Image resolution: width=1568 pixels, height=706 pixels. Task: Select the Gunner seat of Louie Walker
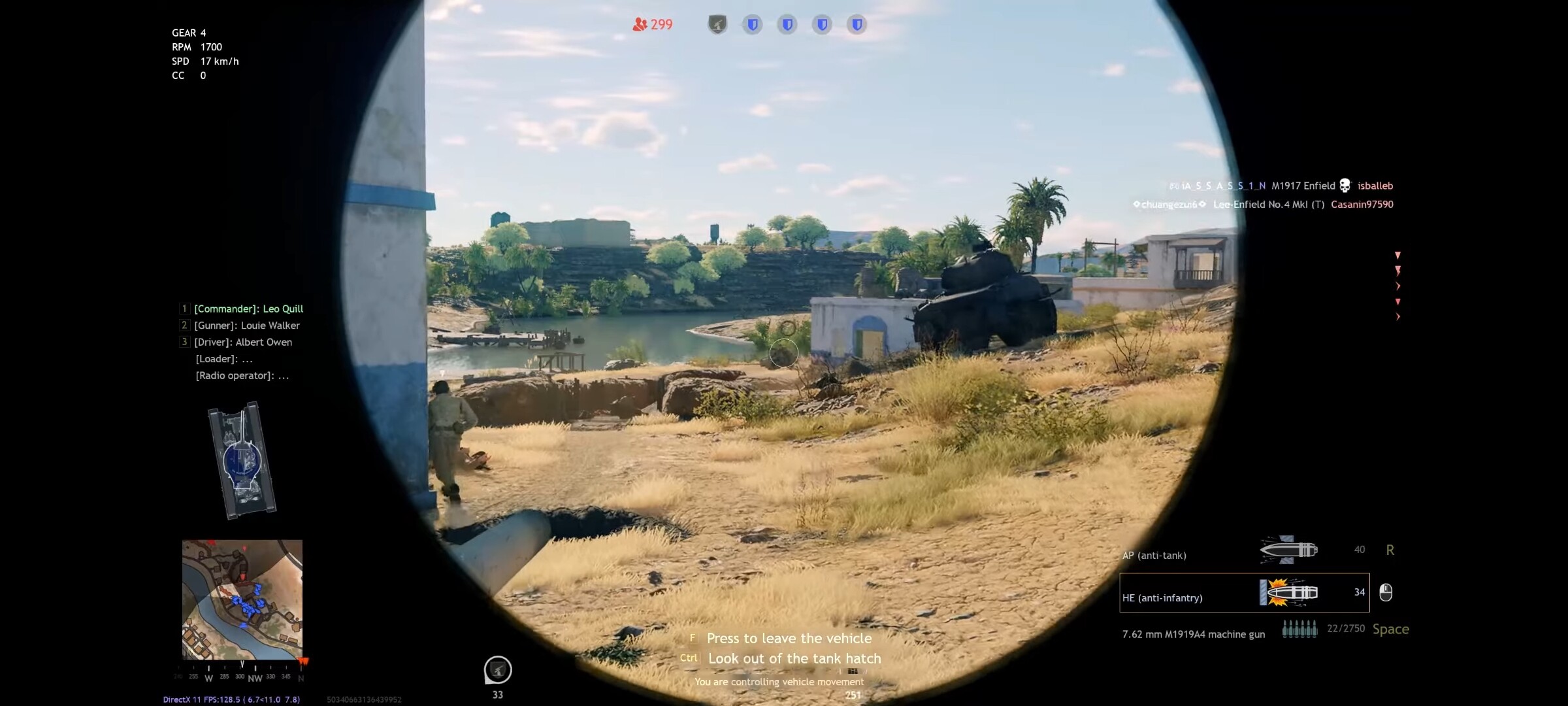click(x=247, y=325)
